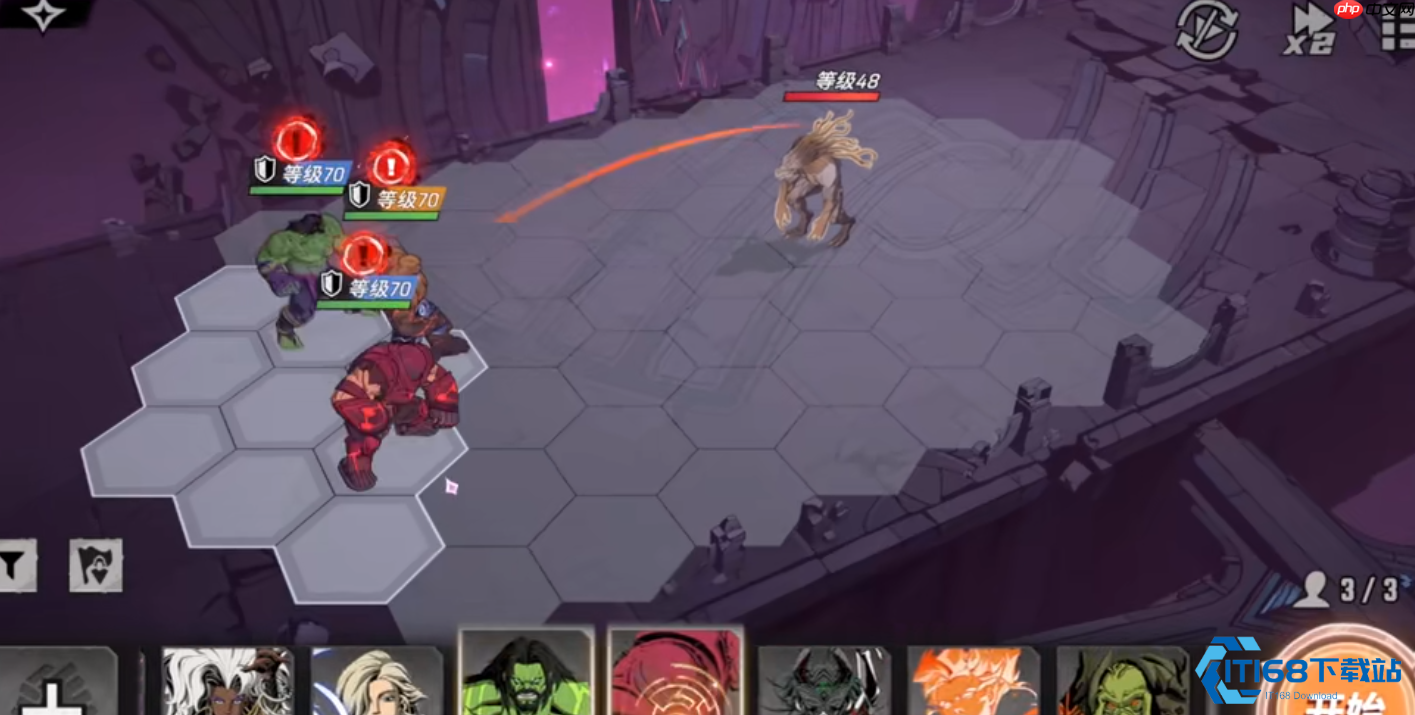Click the four-point star icon at top left
The image size is (1415, 715).
tap(42, 14)
